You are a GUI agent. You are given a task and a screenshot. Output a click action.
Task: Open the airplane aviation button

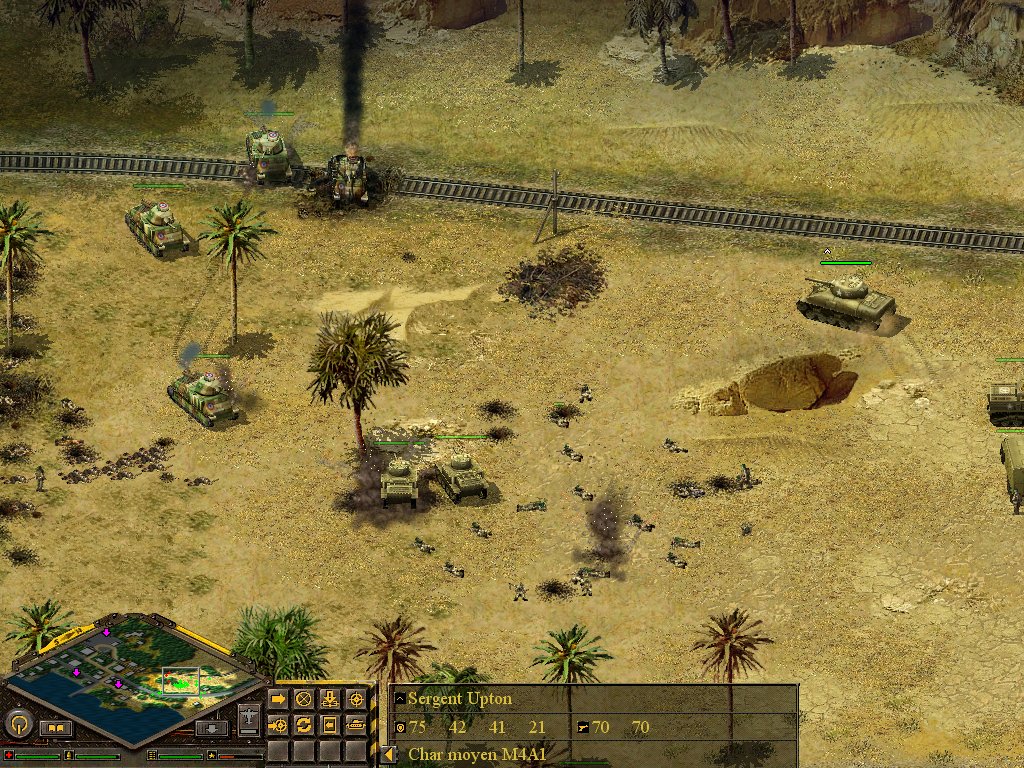click(x=249, y=719)
